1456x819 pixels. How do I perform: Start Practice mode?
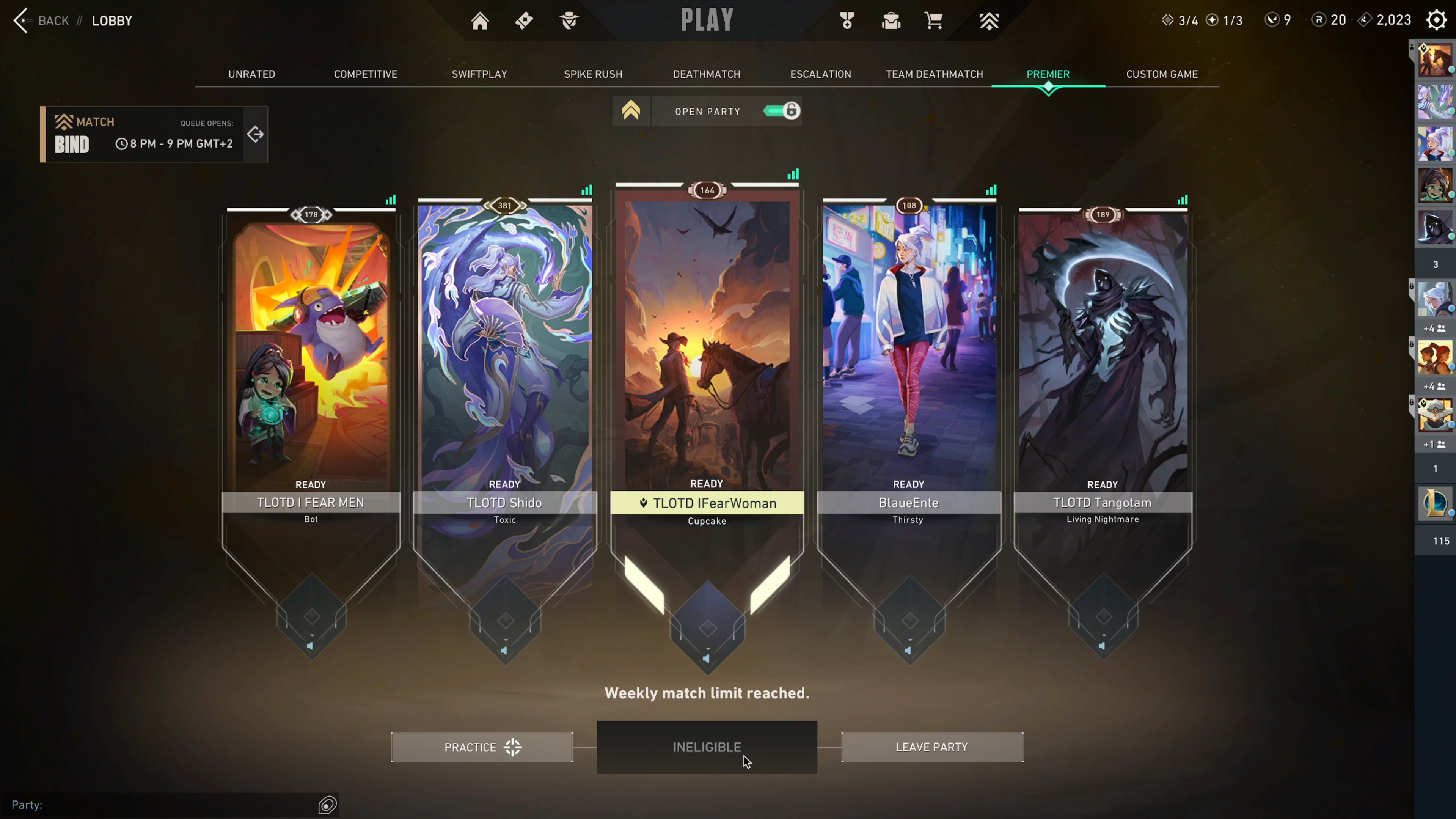click(x=482, y=747)
